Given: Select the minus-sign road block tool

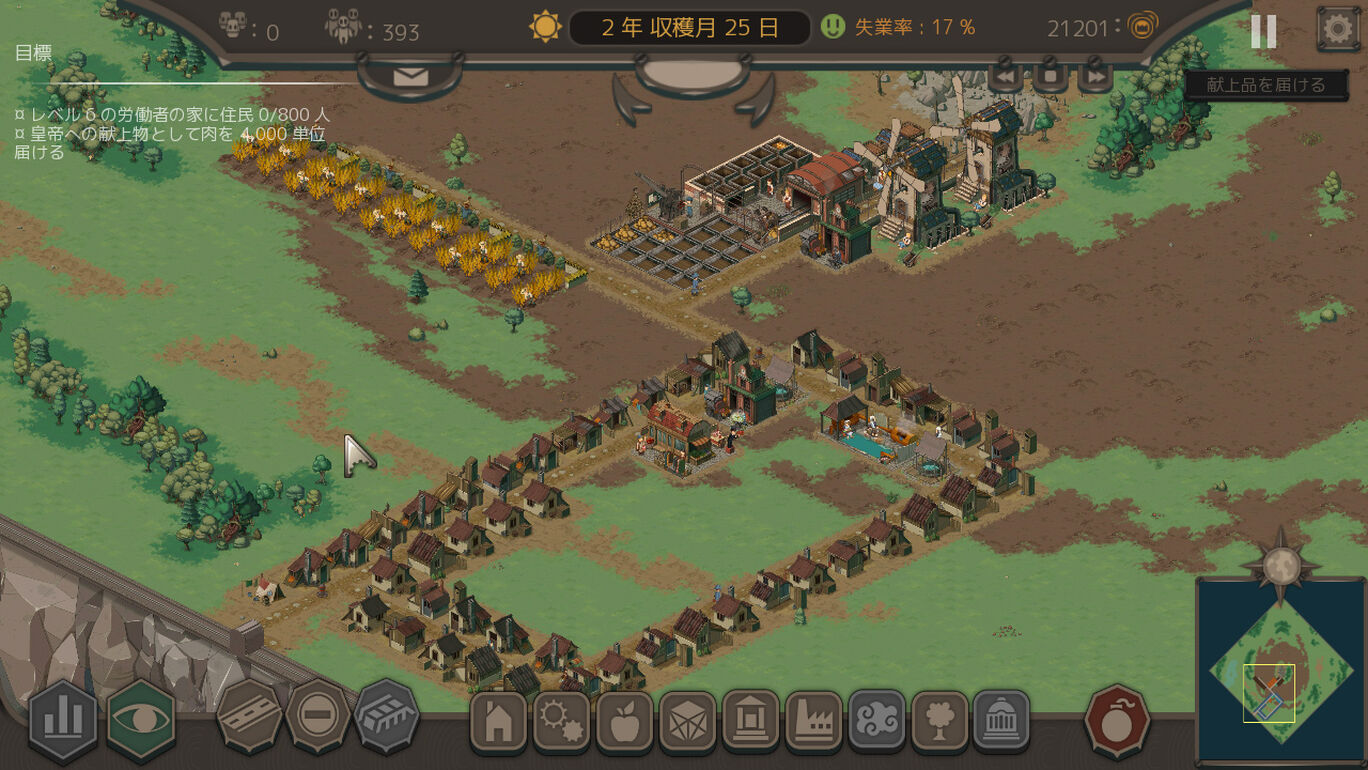Looking at the screenshot, I should pos(318,716).
